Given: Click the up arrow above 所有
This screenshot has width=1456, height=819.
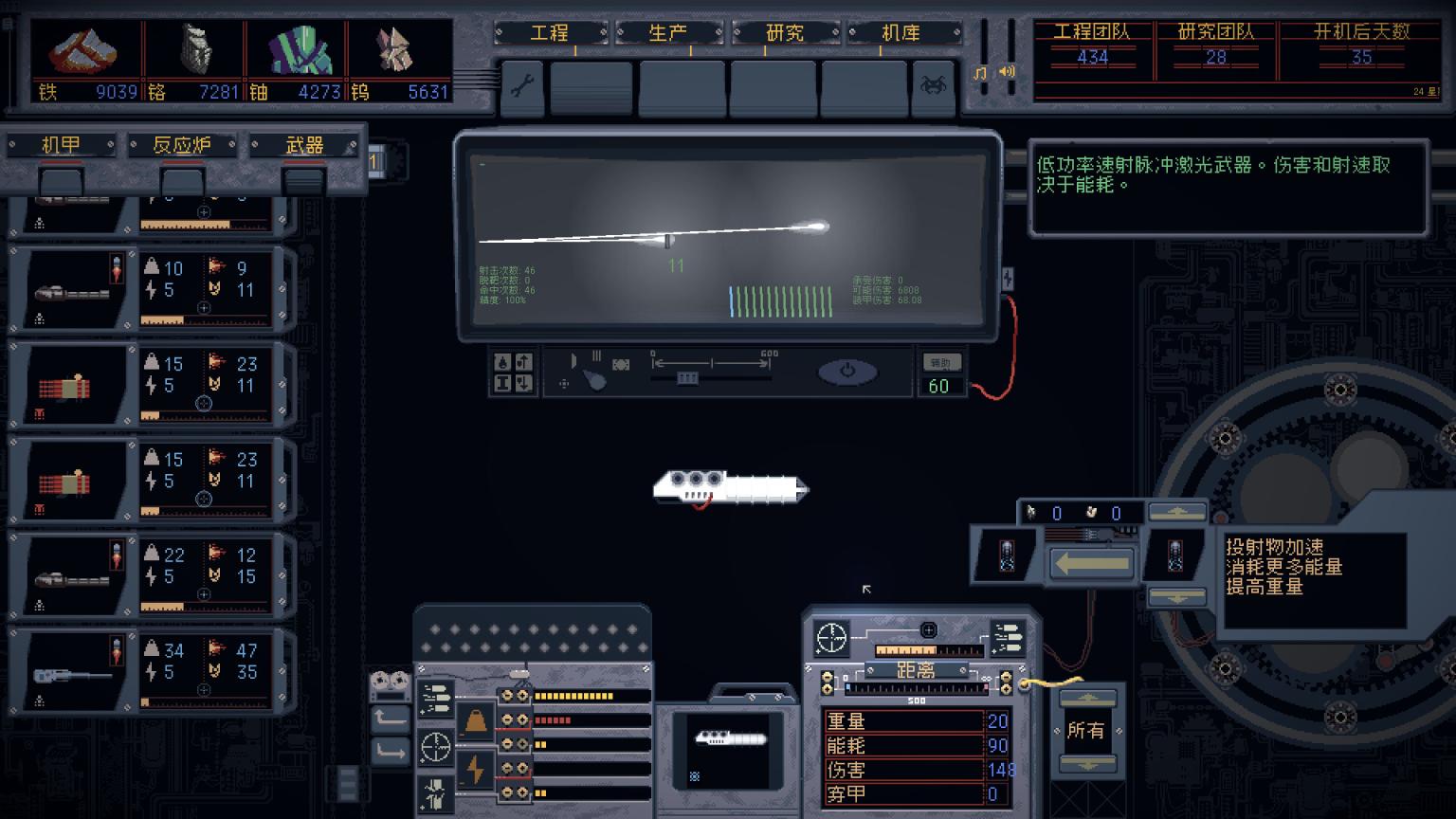Looking at the screenshot, I should click(1087, 700).
